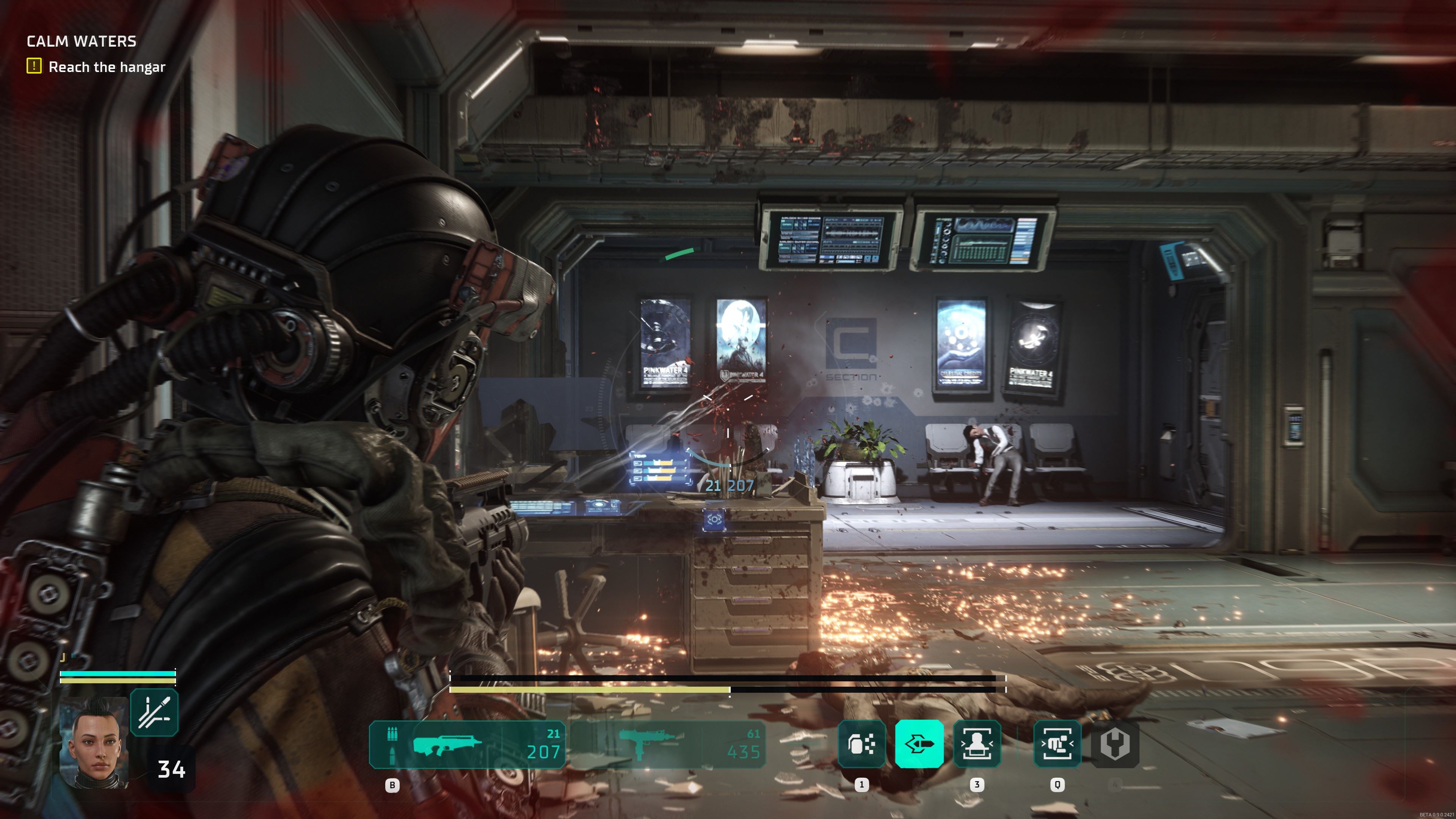This screenshot has height=819, width=1456.
Task: Activate the grenade ability icon
Action: tap(861, 744)
